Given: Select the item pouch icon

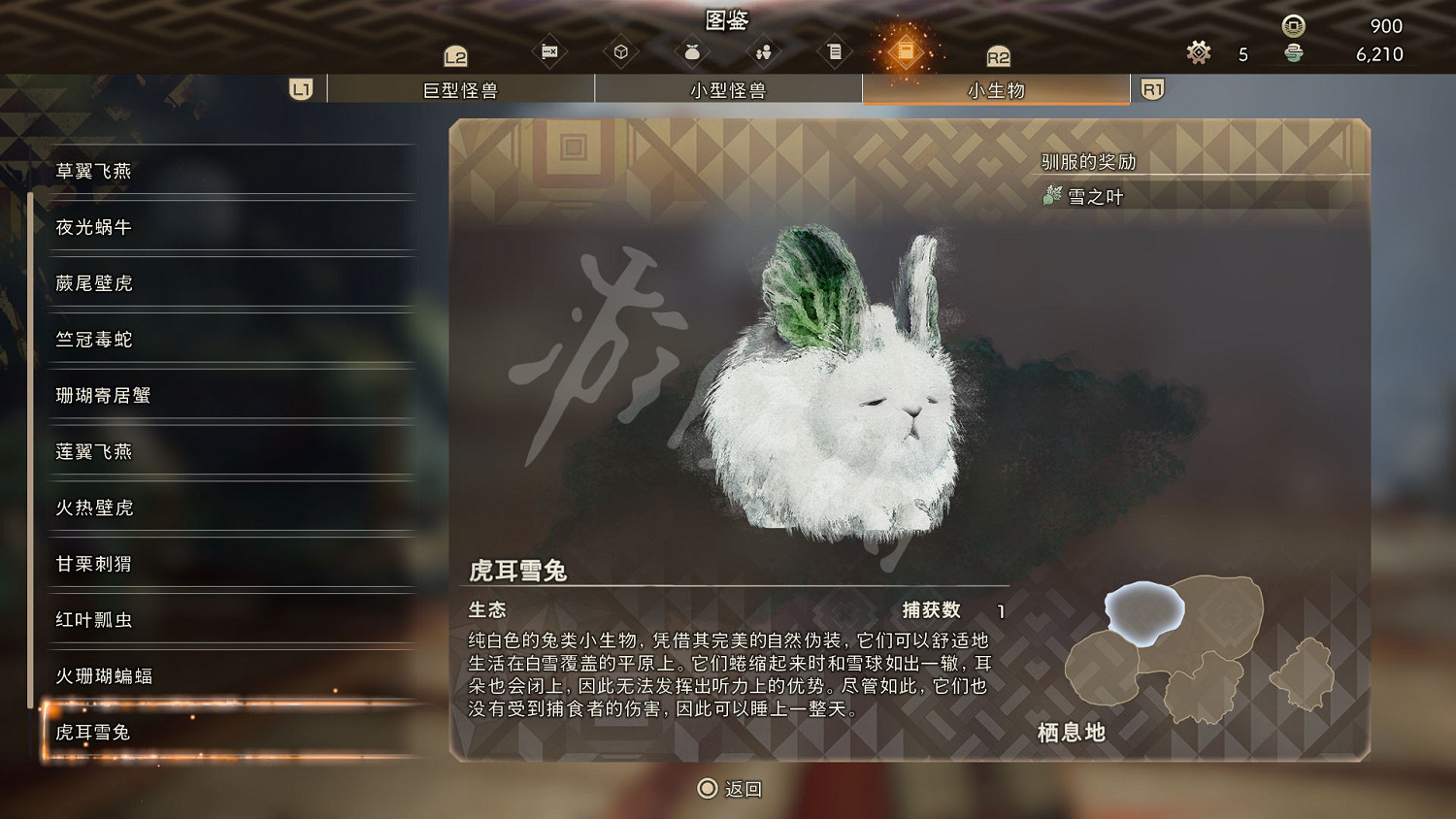Looking at the screenshot, I should [x=692, y=52].
